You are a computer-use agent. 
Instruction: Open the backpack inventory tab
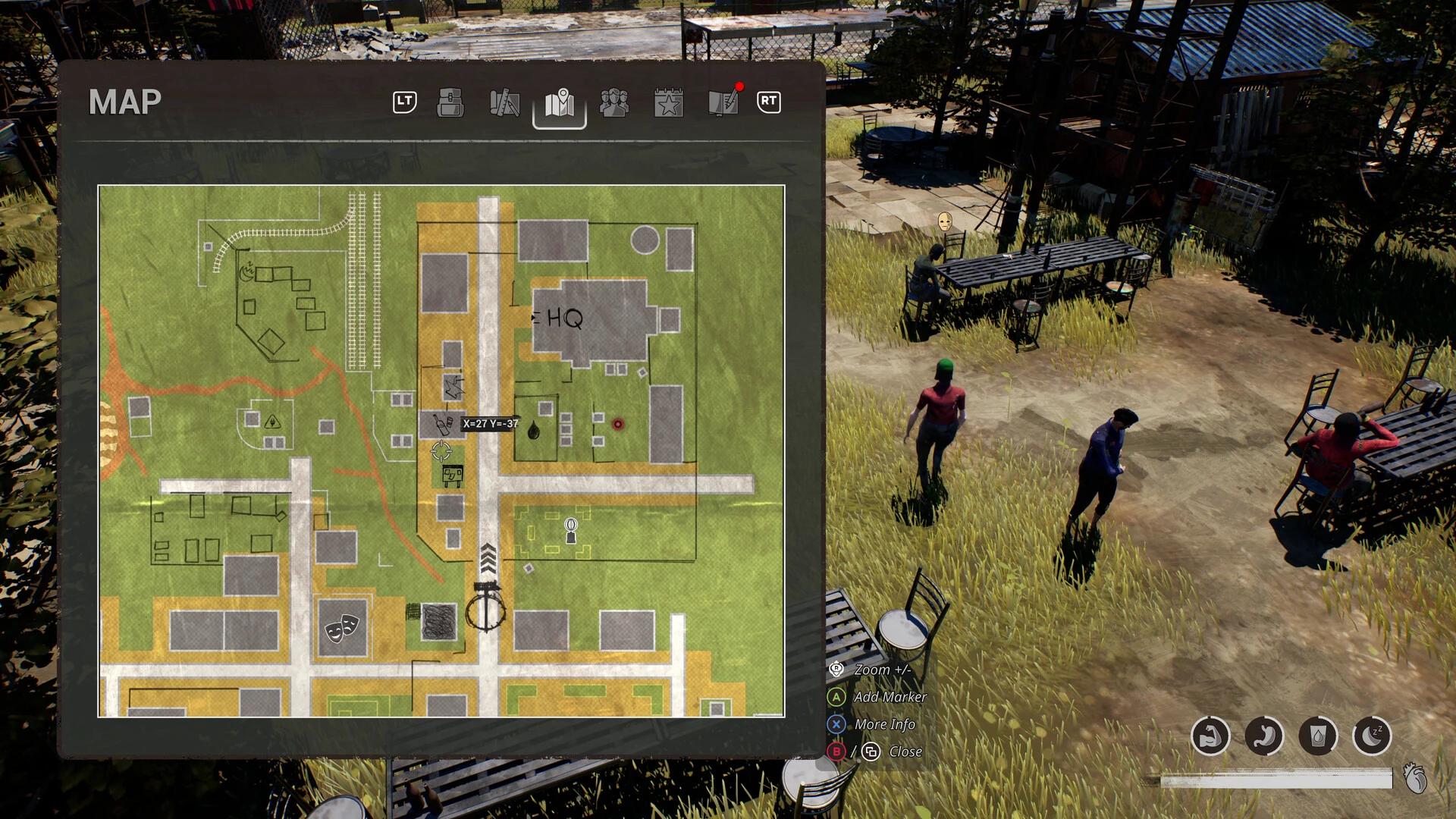point(450,102)
